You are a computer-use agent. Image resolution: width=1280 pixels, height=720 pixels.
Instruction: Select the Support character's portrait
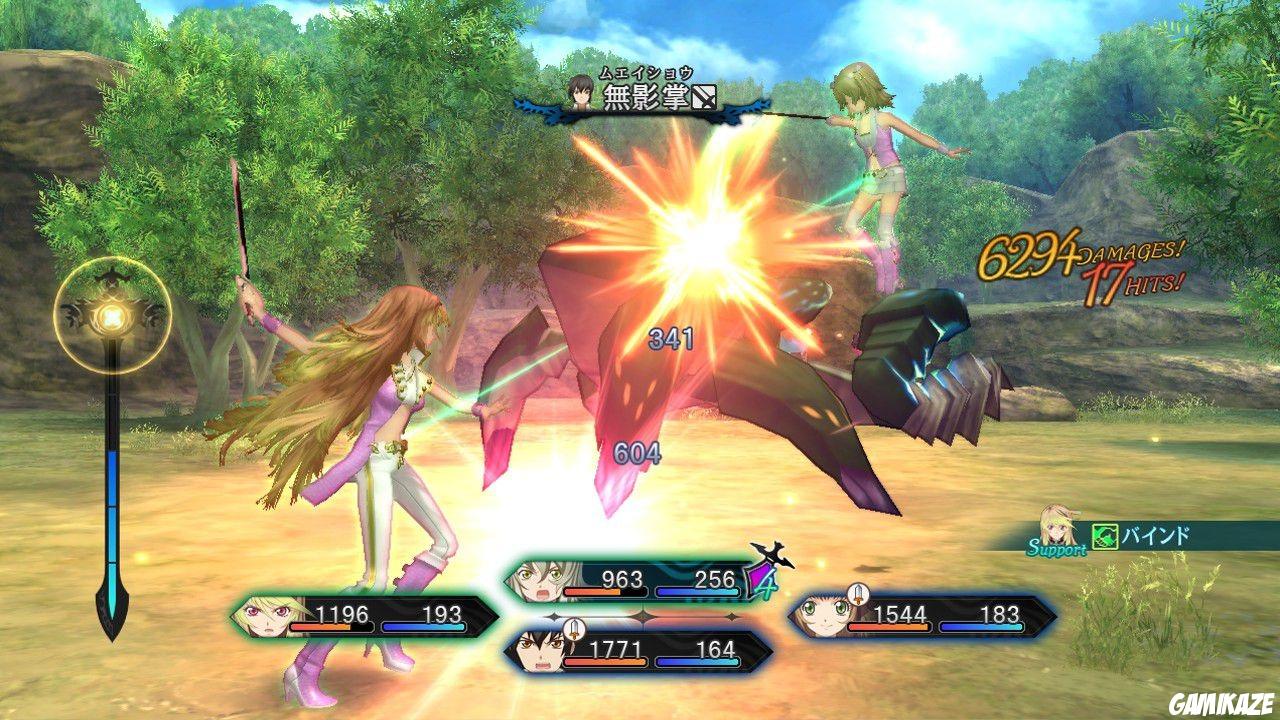pos(1058,525)
